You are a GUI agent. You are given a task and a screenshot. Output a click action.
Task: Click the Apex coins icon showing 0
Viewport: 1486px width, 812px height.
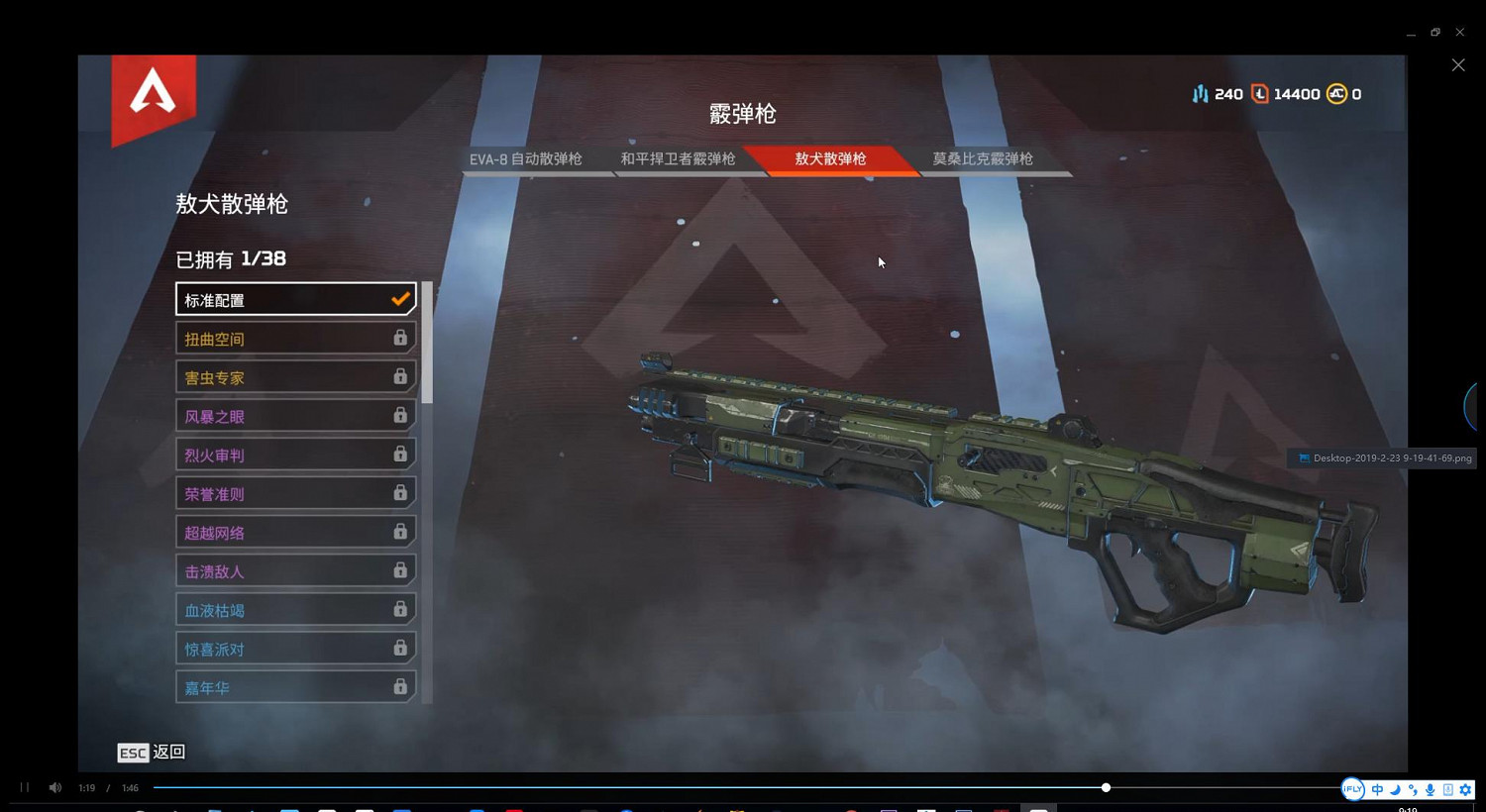pos(1335,93)
